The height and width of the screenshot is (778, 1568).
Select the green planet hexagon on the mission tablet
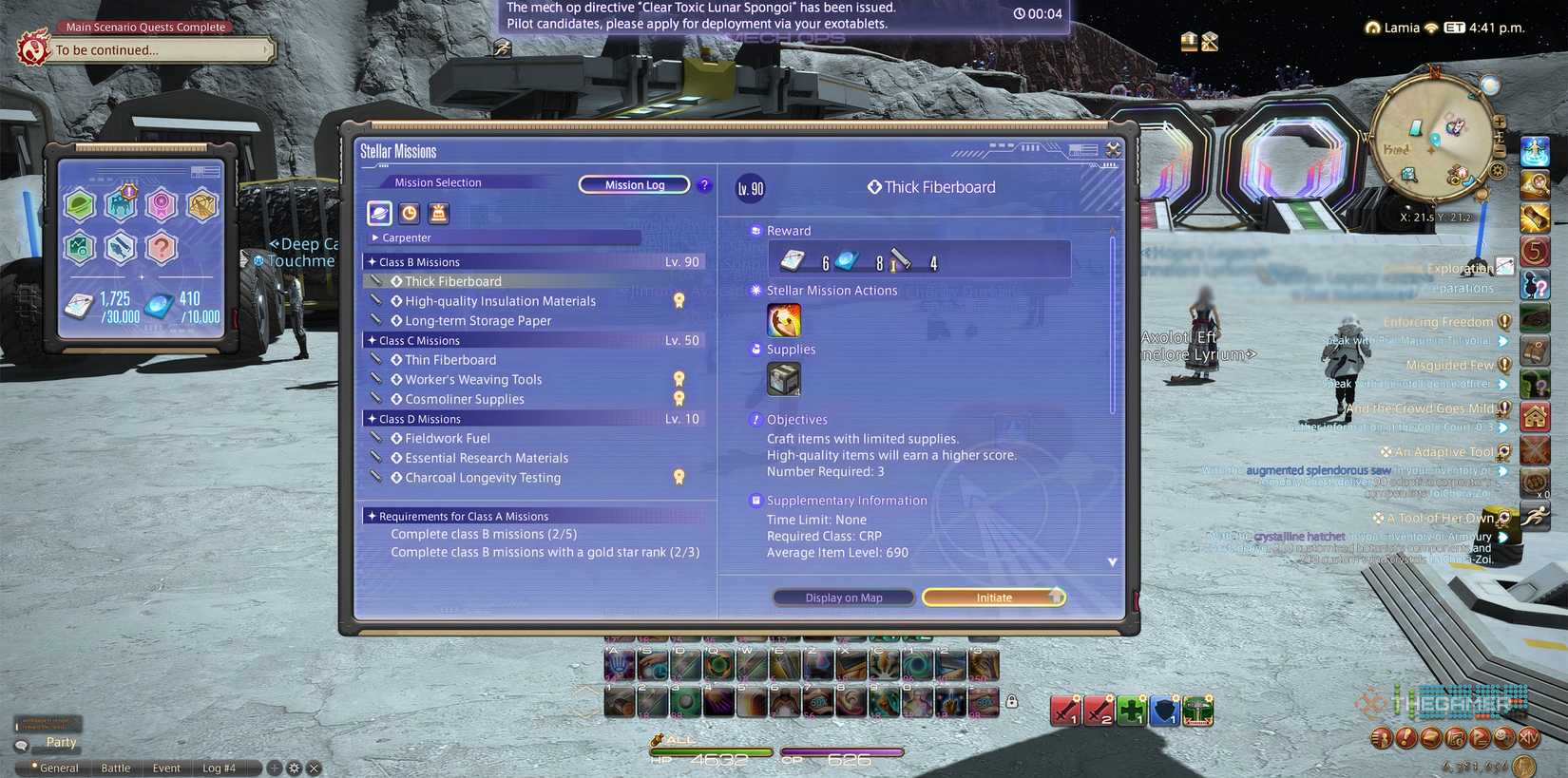point(80,205)
